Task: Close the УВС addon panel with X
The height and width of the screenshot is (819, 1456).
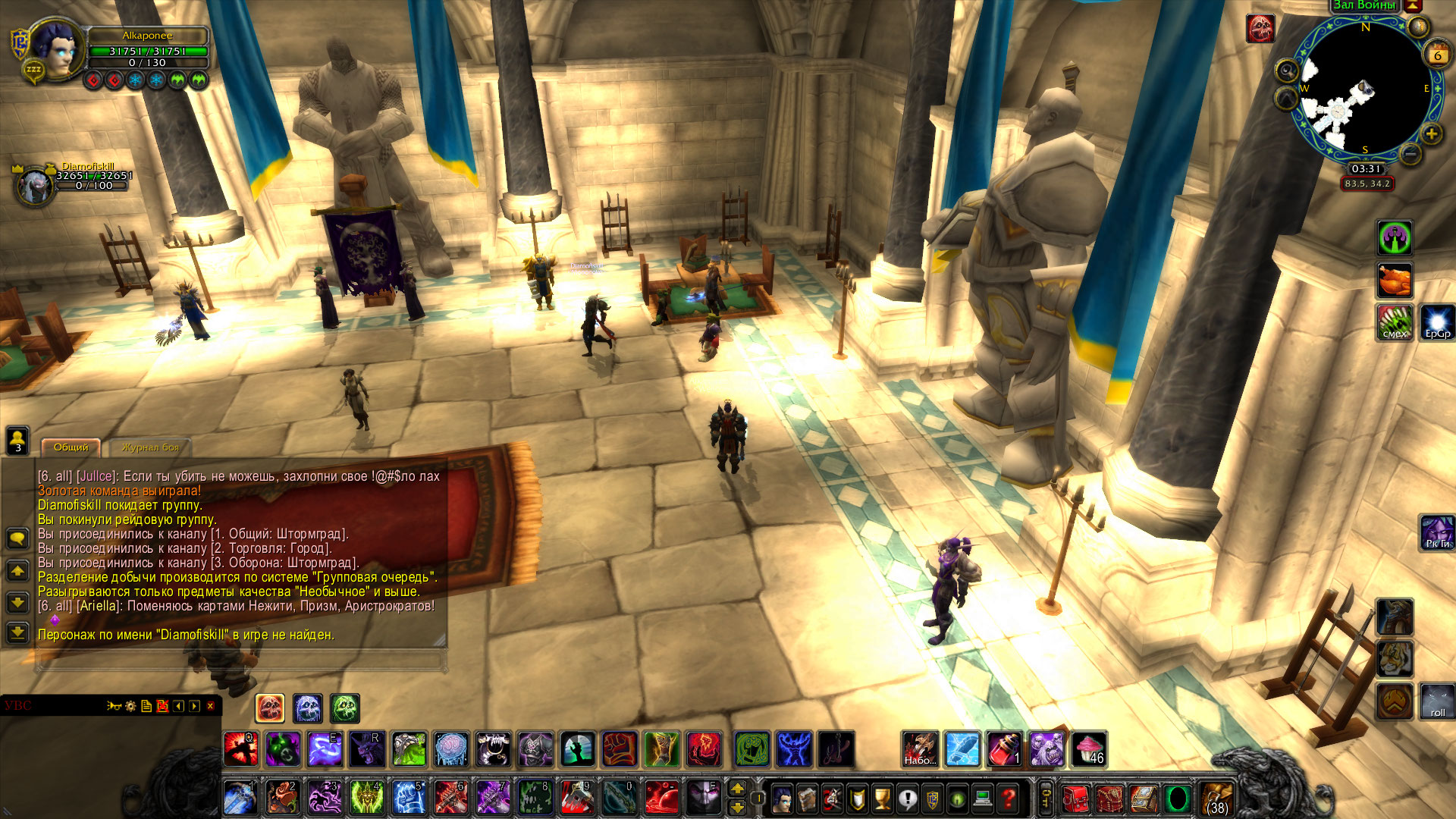Action: tap(210, 706)
